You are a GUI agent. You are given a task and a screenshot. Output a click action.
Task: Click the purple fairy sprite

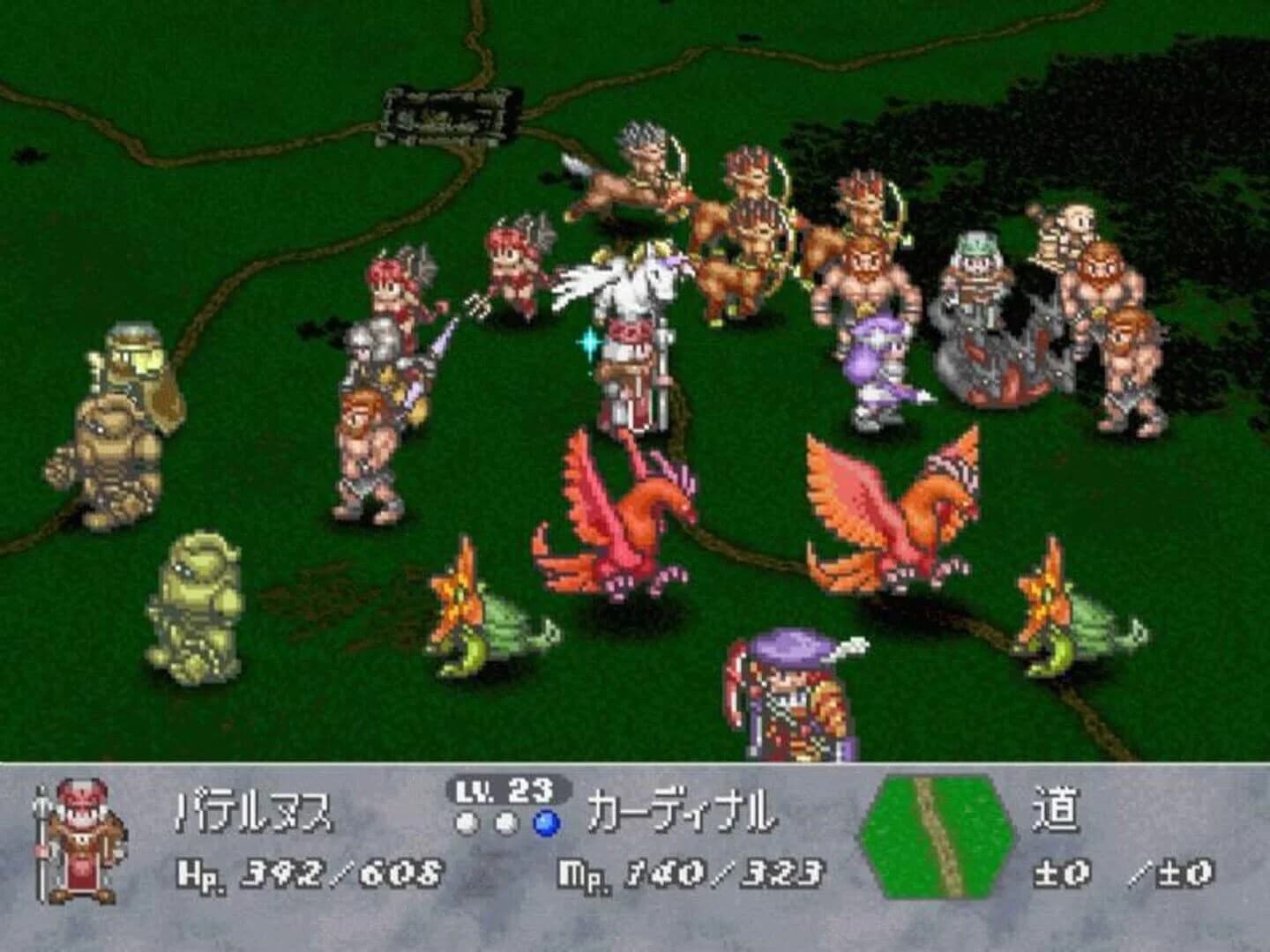(x=873, y=361)
